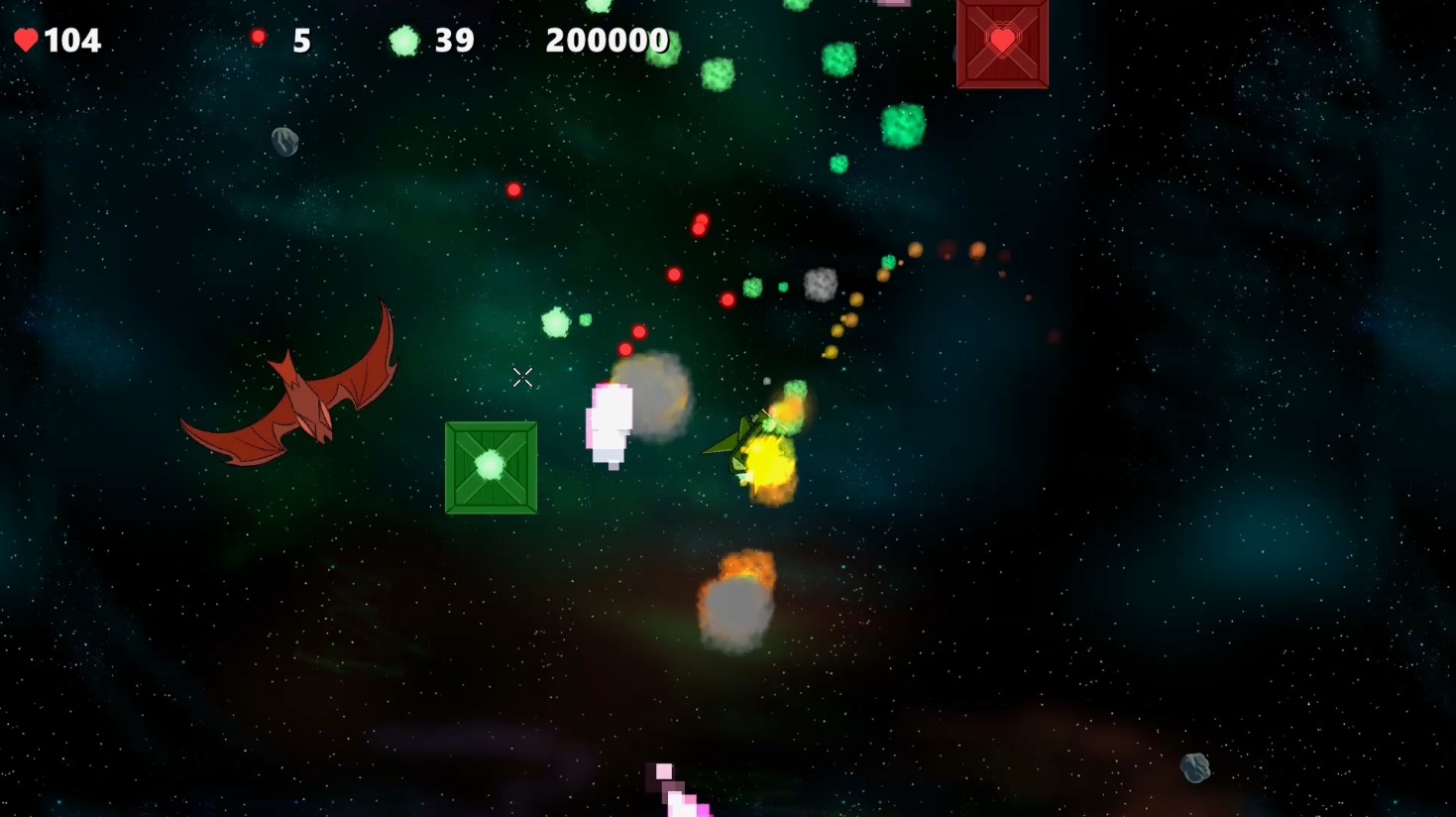Viewport: 1456px width, 817px height.
Task: Click the crosshair cursor marker
Action: tap(522, 378)
